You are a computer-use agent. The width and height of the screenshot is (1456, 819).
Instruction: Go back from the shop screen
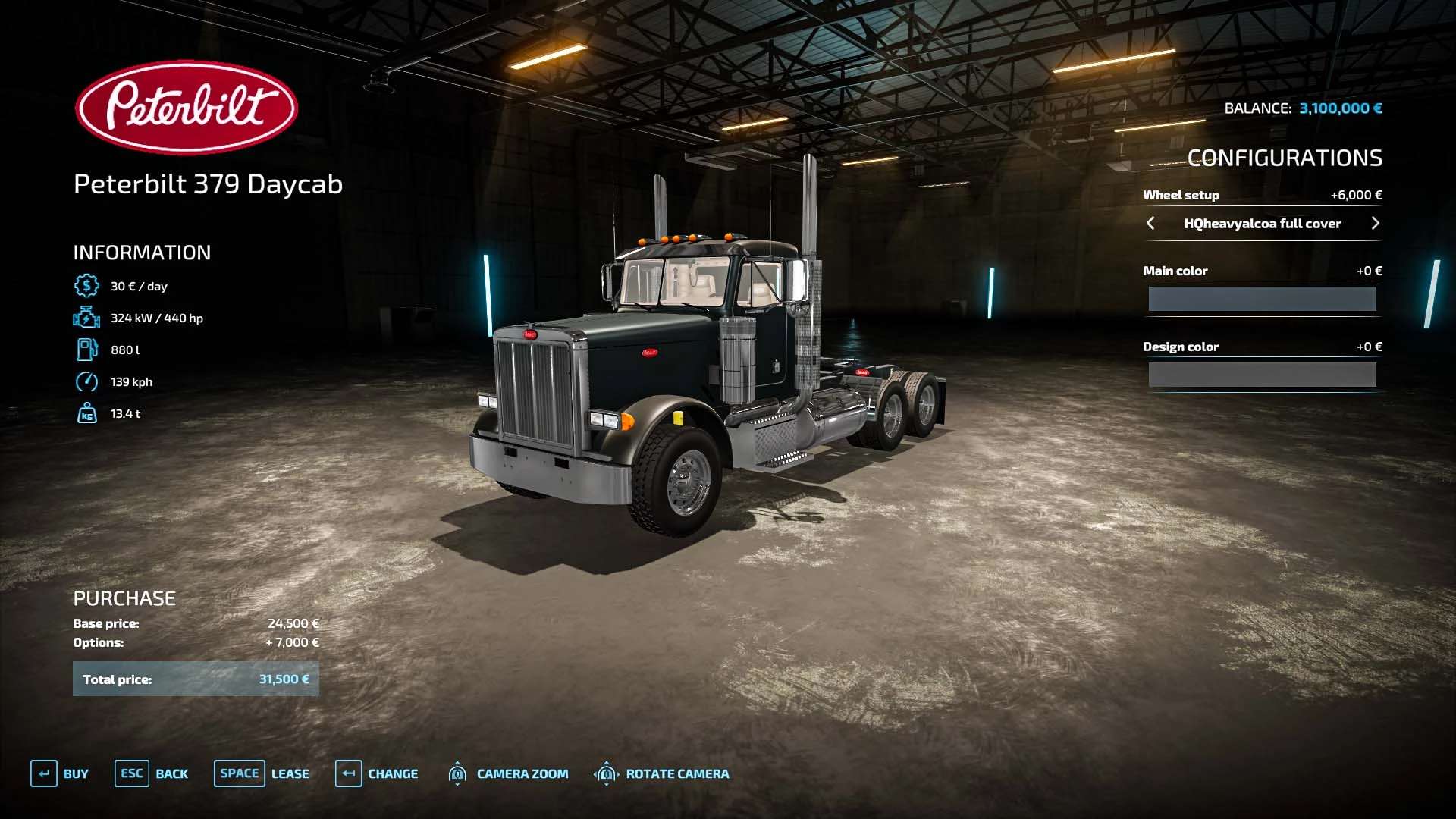[152, 773]
